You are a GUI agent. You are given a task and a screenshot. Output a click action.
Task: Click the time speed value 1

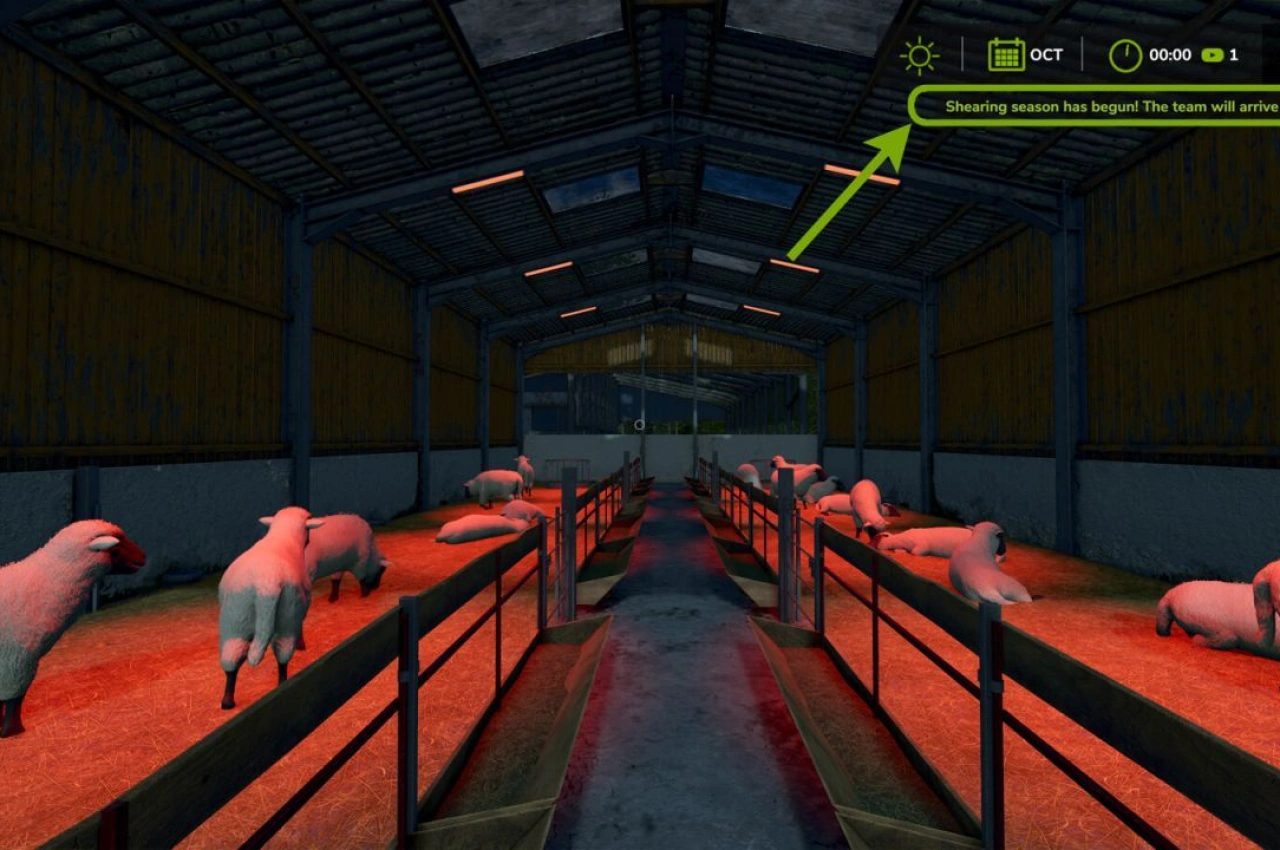click(x=1232, y=55)
